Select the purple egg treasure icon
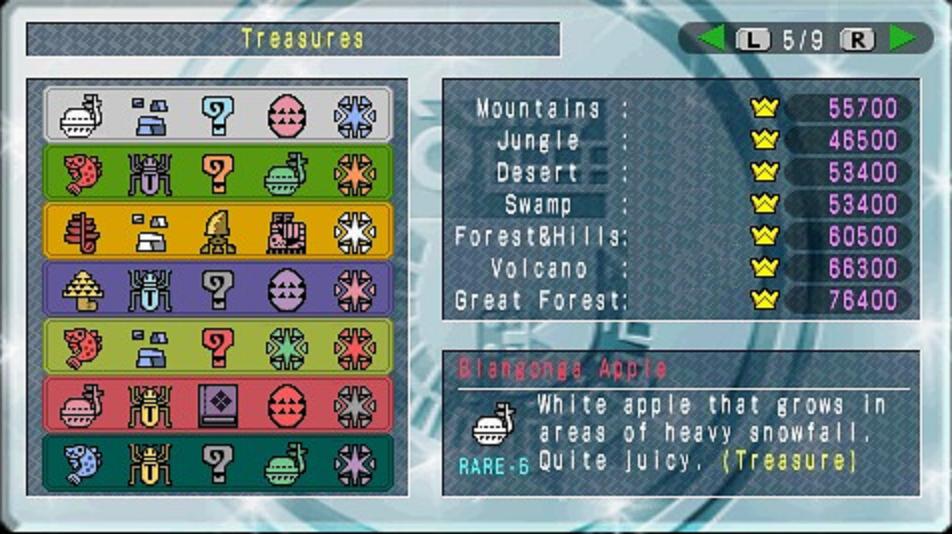The width and height of the screenshot is (952, 534). coord(286,290)
